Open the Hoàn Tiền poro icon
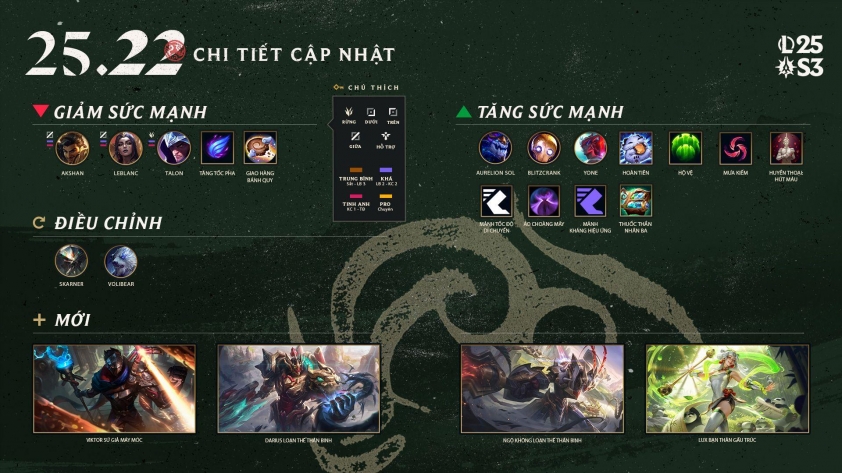This screenshot has height=473, width=842. coord(636,148)
